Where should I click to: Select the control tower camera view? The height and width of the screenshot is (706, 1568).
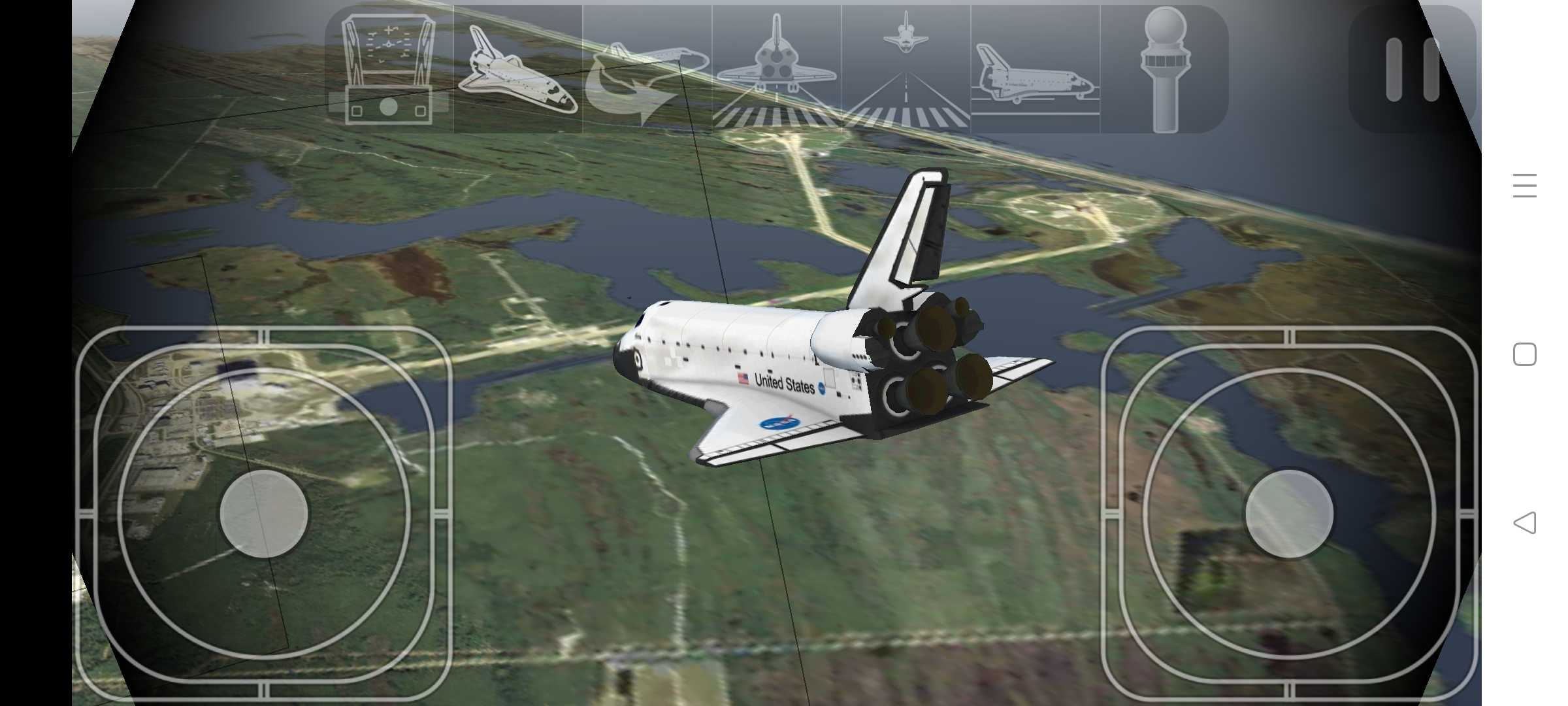1164,69
